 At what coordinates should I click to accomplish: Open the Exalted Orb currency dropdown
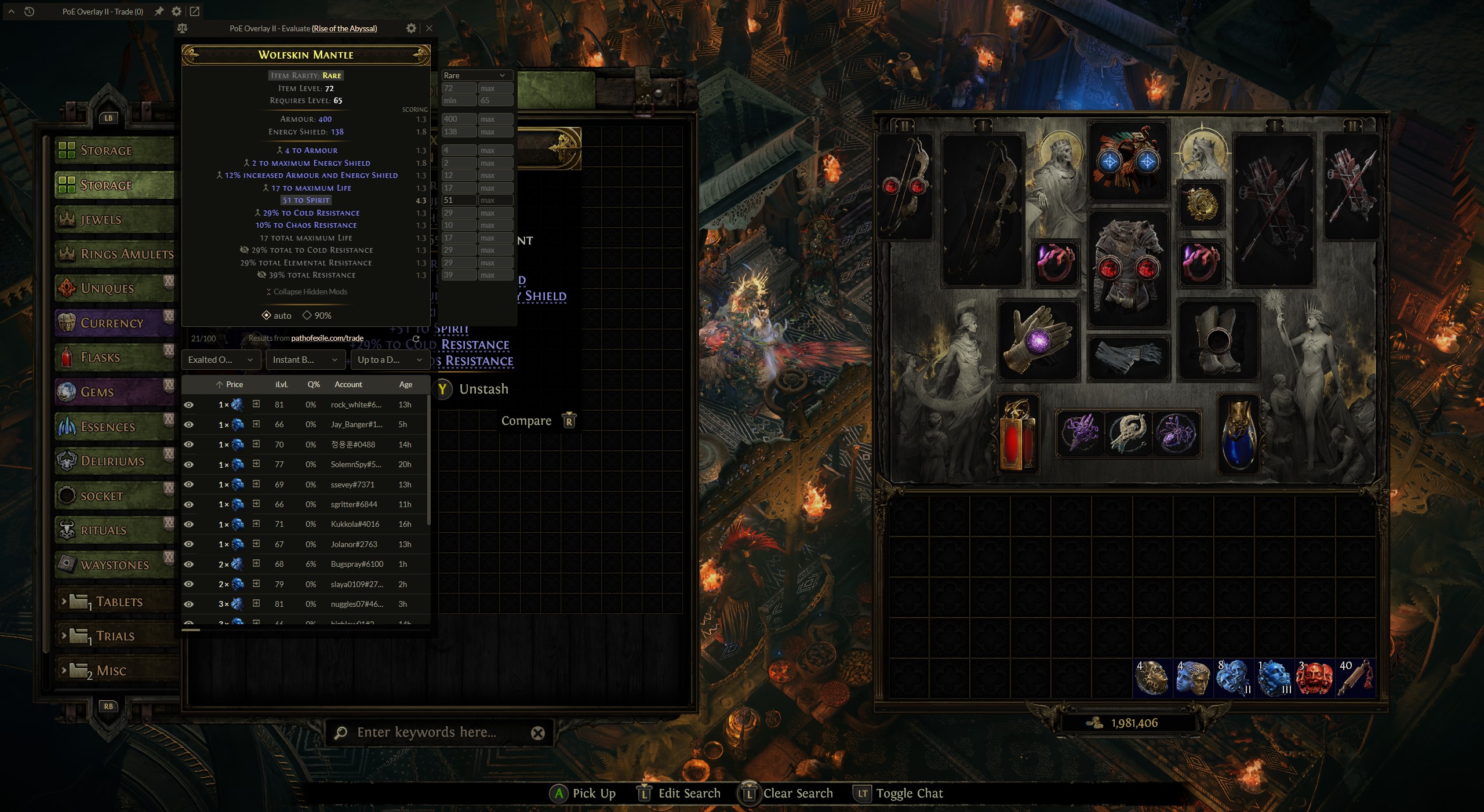point(220,360)
